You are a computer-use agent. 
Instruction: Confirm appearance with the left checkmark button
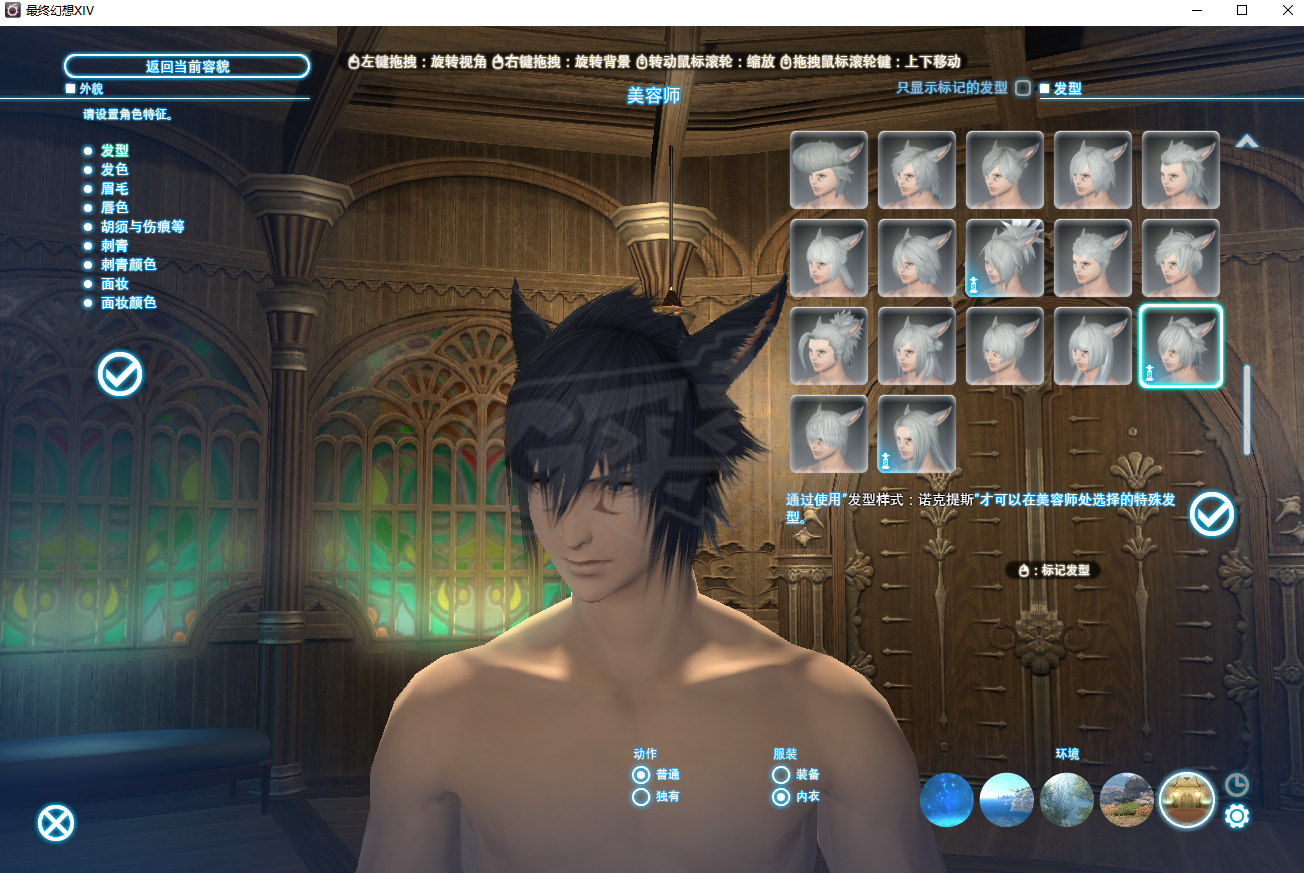coord(120,375)
